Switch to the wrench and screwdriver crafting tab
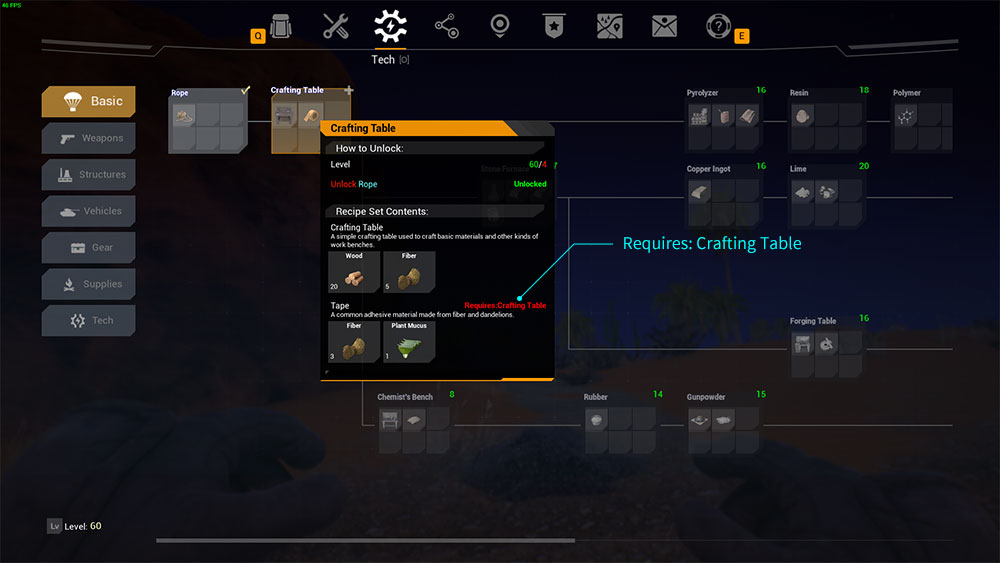The image size is (1000, 563). (x=336, y=26)
